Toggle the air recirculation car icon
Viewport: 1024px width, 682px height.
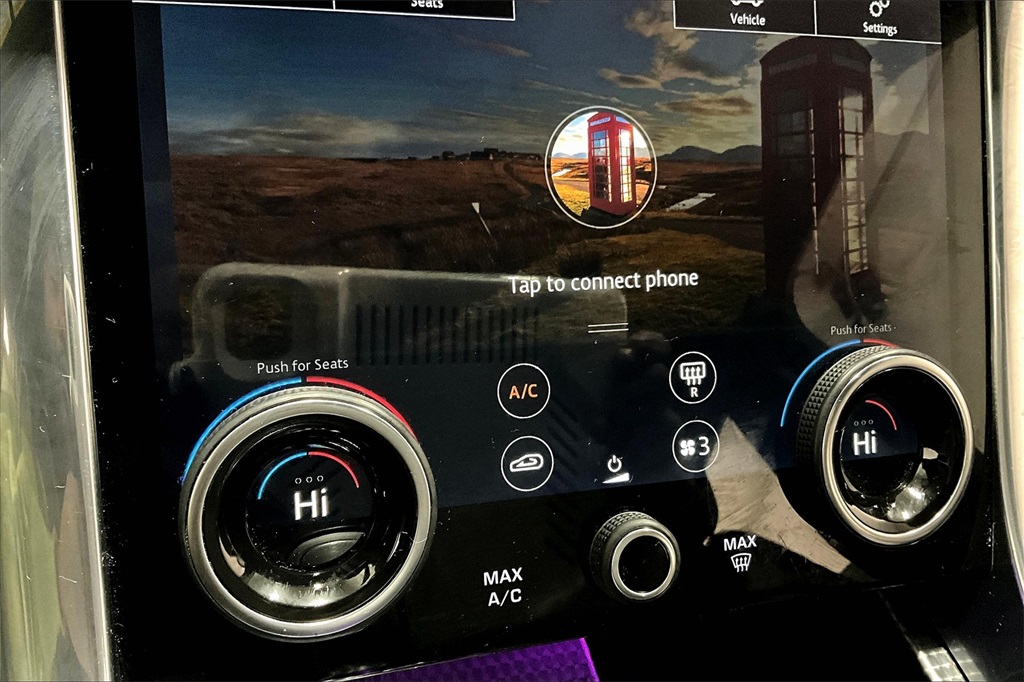tap(526, 464)
